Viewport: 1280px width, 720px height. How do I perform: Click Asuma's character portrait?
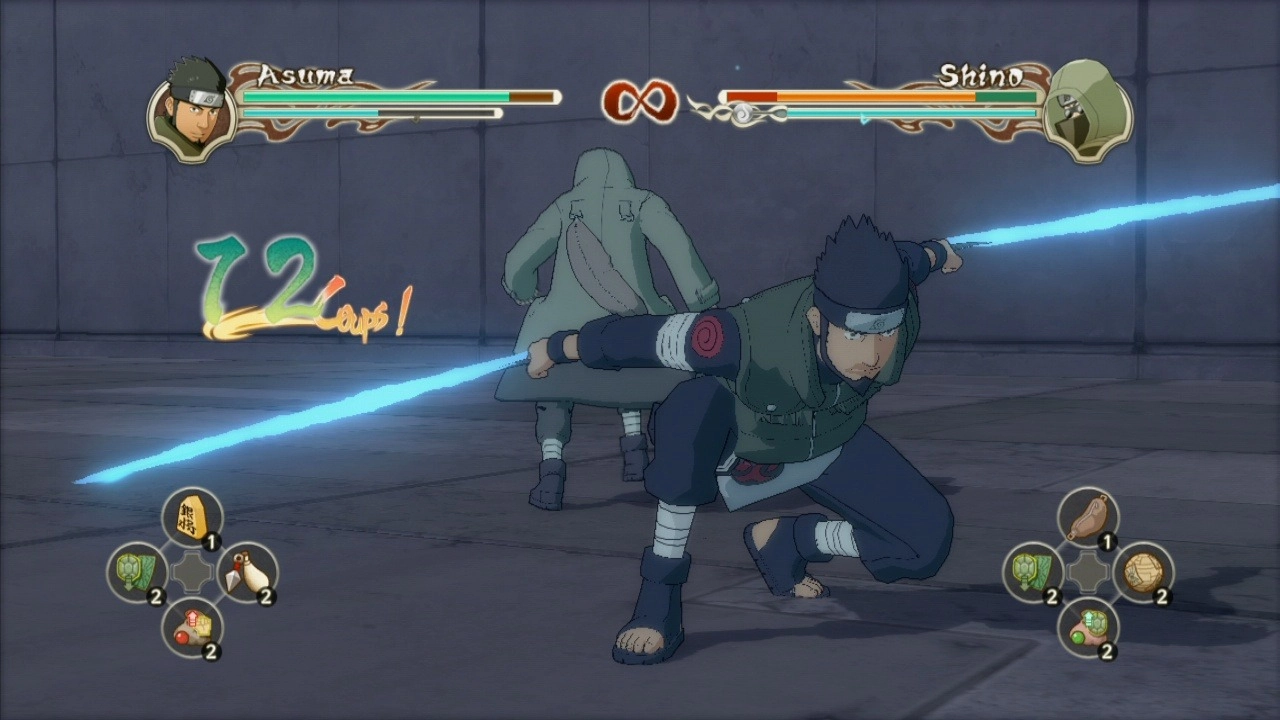click(190, 110)
